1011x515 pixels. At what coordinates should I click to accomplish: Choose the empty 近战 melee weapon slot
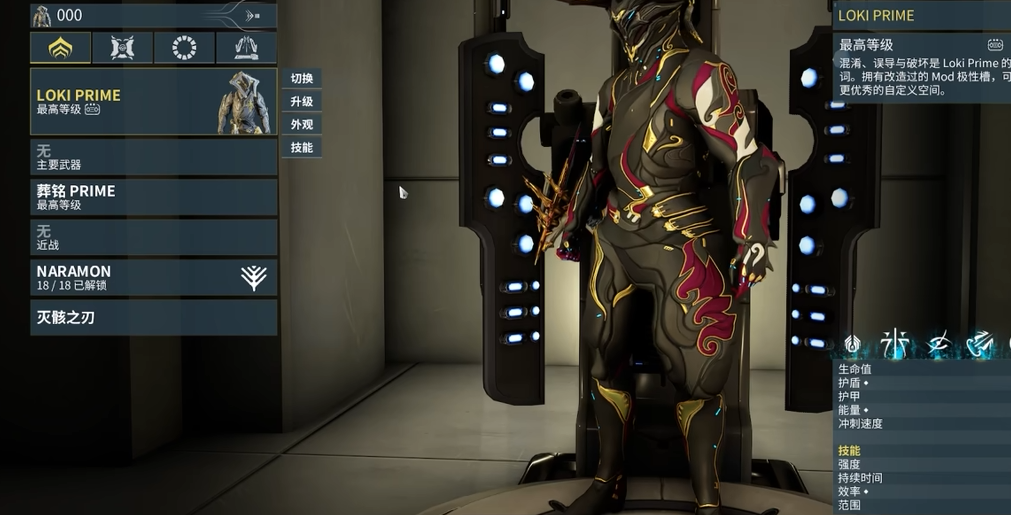tap(153, 237)
